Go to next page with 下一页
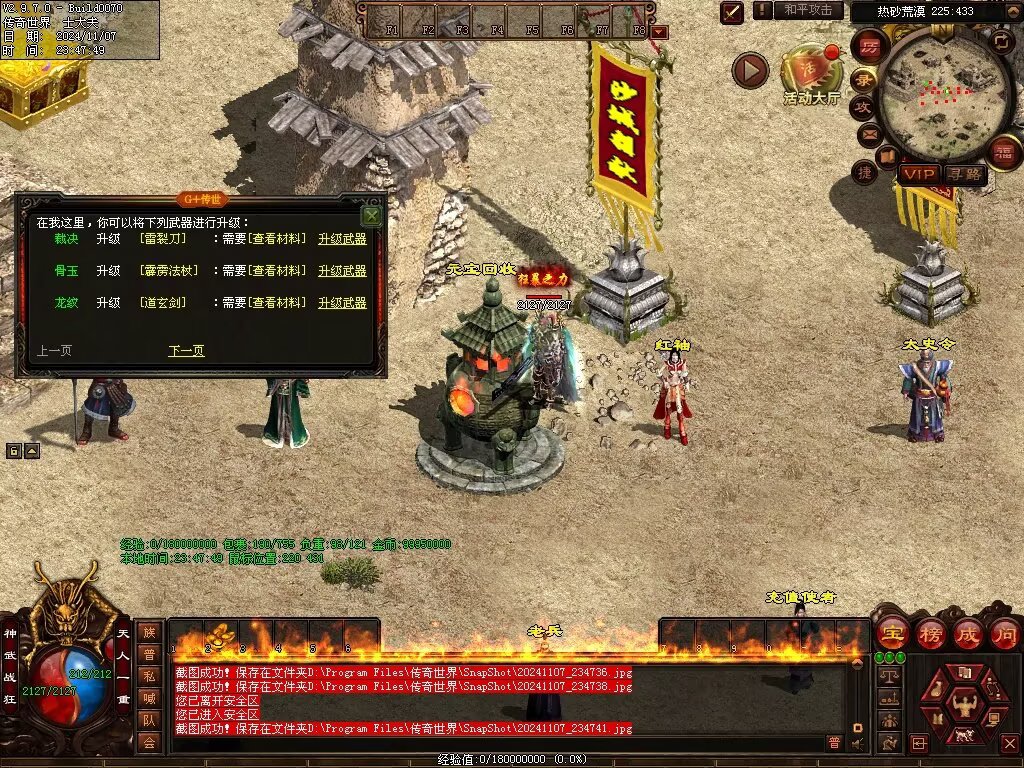Viewport: 1024px width, 768px height. pyautogui.click(x=186, y=351)
